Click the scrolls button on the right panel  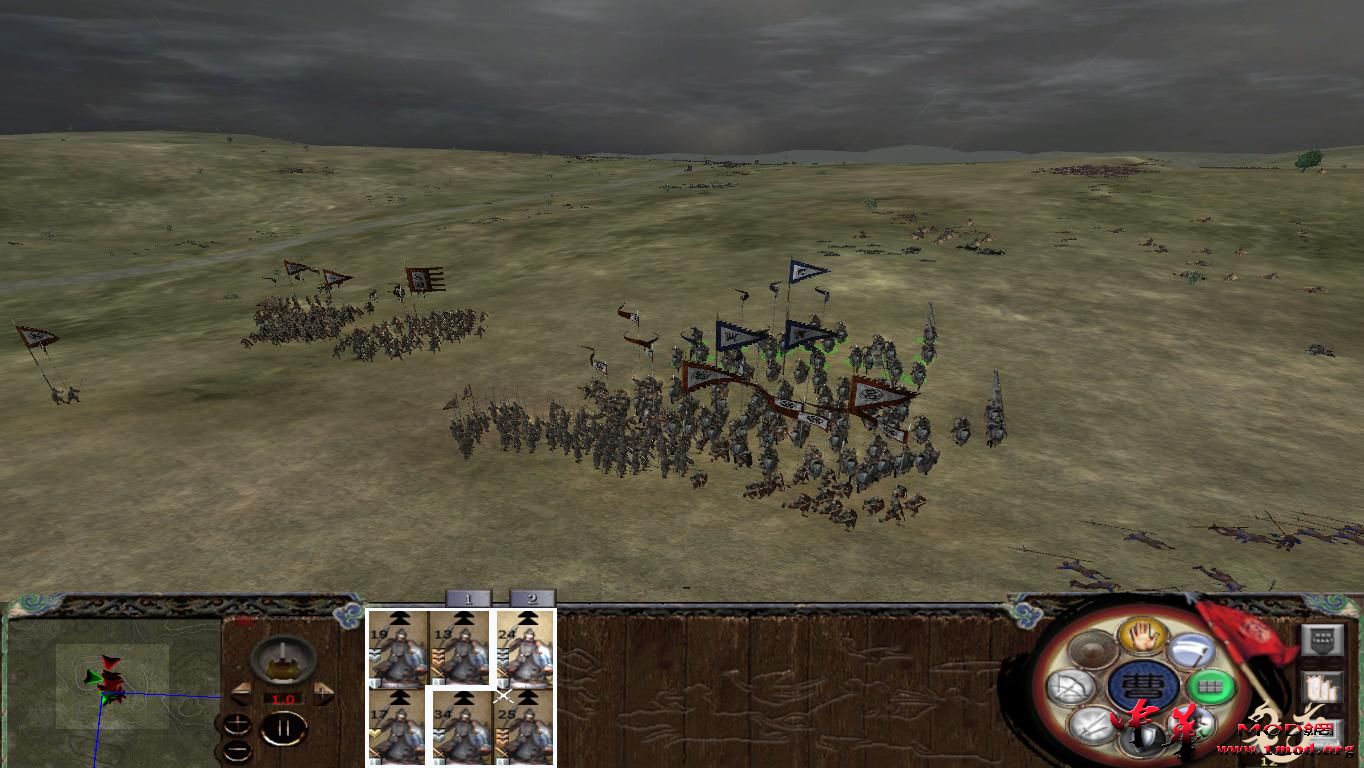(1322, 686)
